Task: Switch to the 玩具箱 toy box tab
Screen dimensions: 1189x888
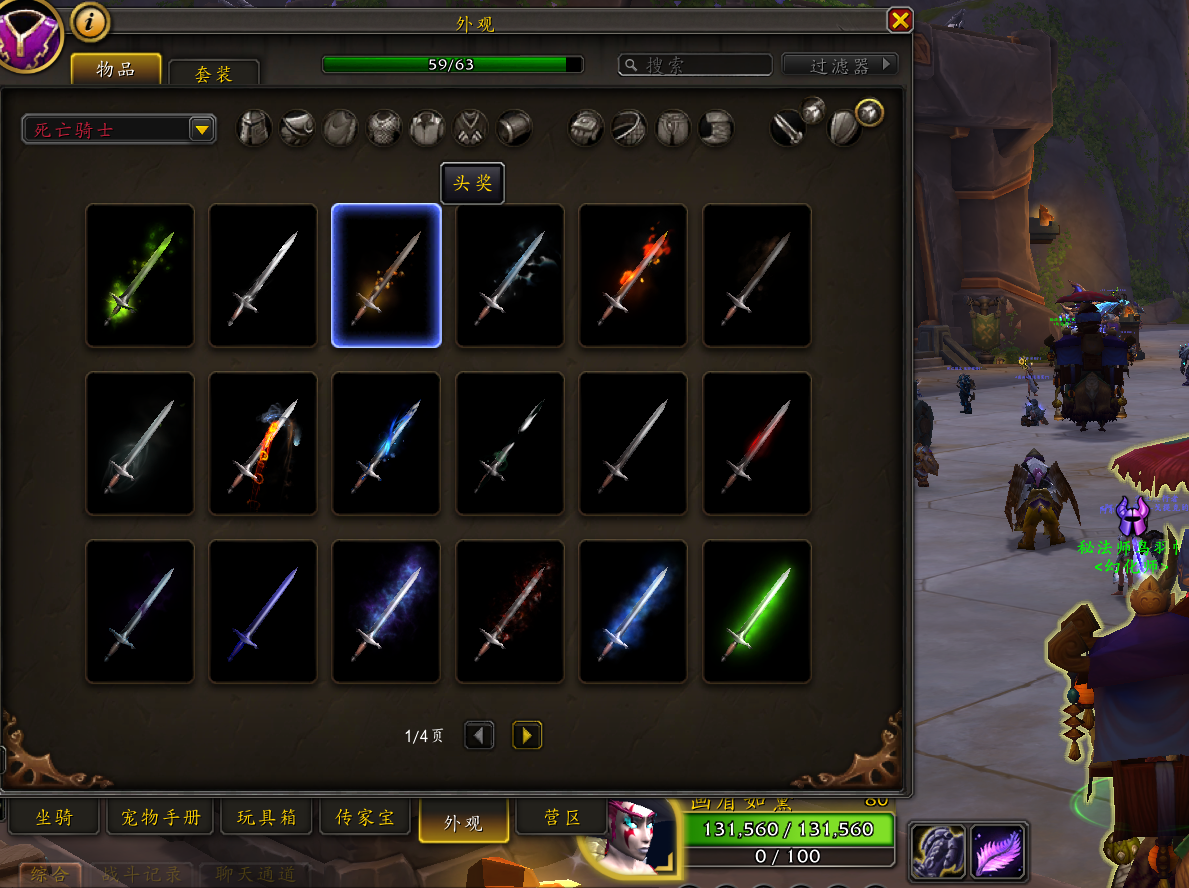Action: (266, 818)
